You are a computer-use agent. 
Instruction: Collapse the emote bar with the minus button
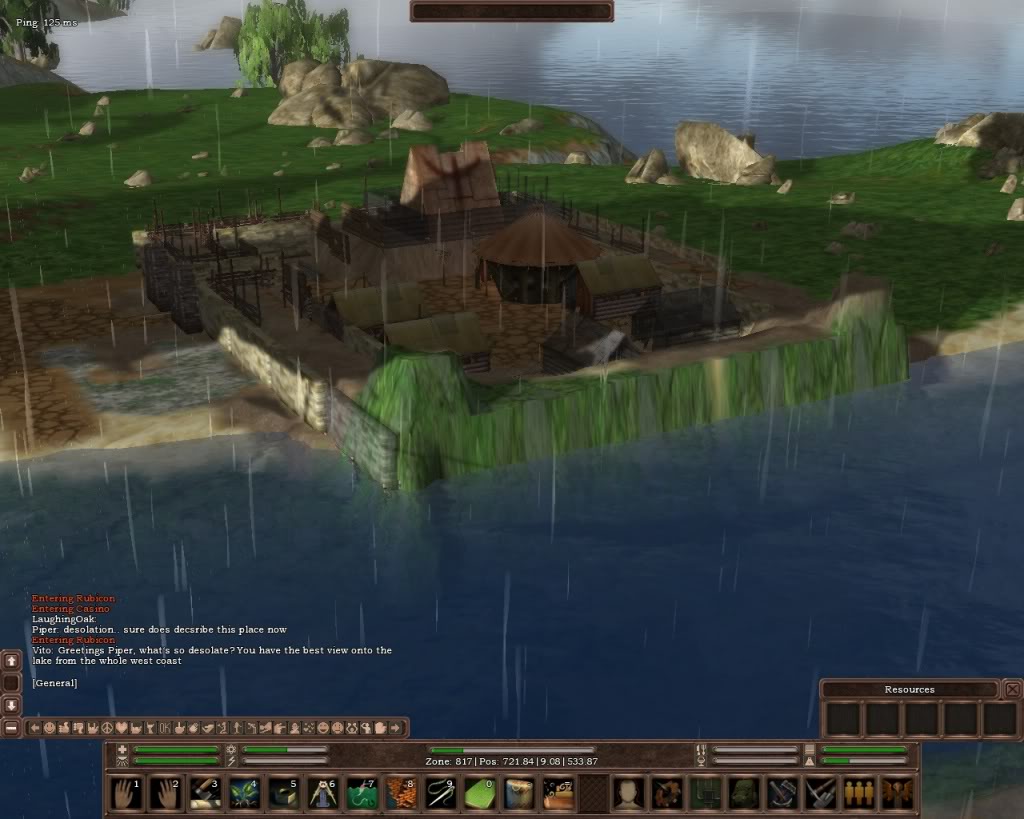pos(12,728)
